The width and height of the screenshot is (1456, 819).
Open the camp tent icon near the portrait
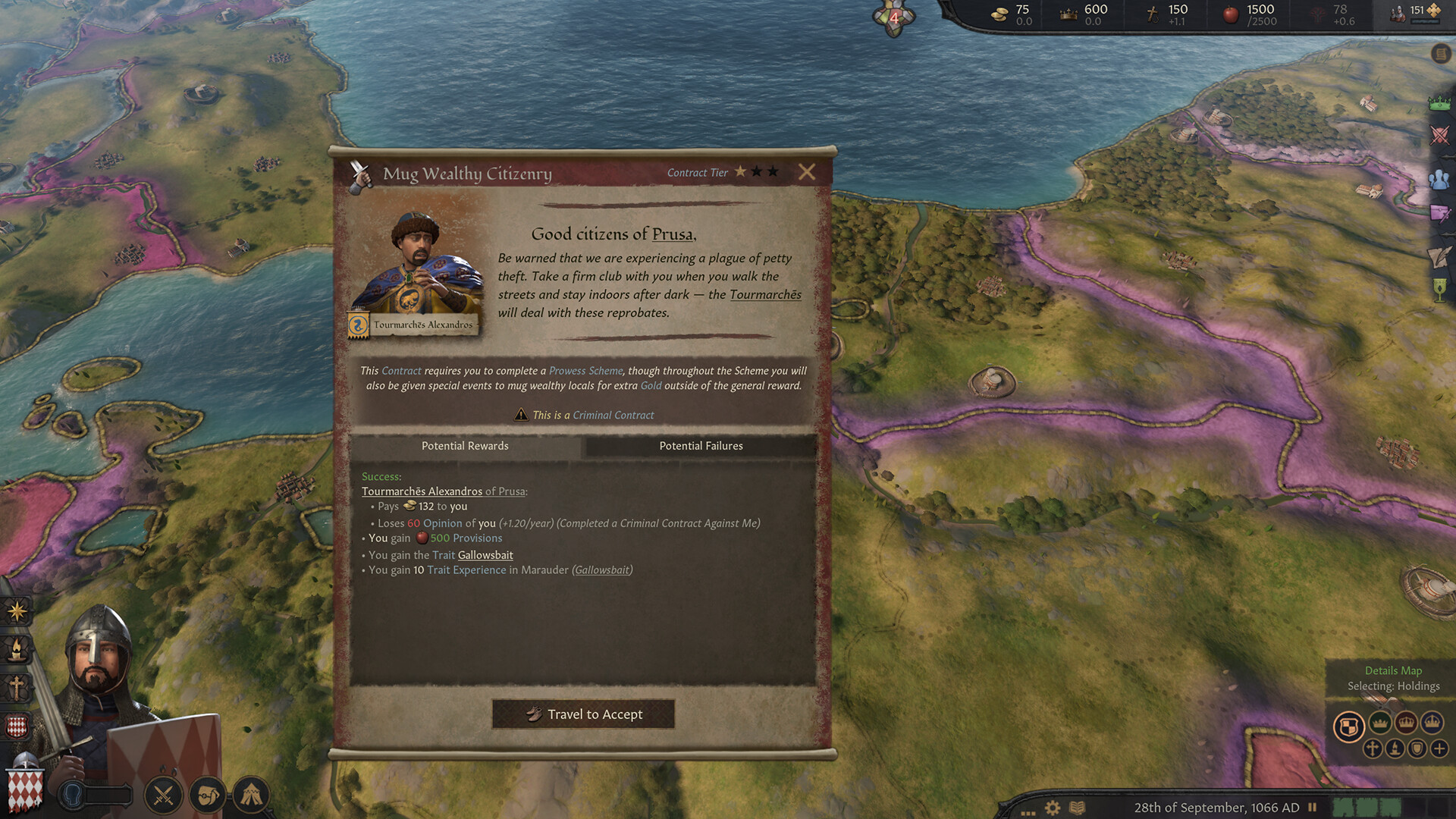click(x=249, y=795)
